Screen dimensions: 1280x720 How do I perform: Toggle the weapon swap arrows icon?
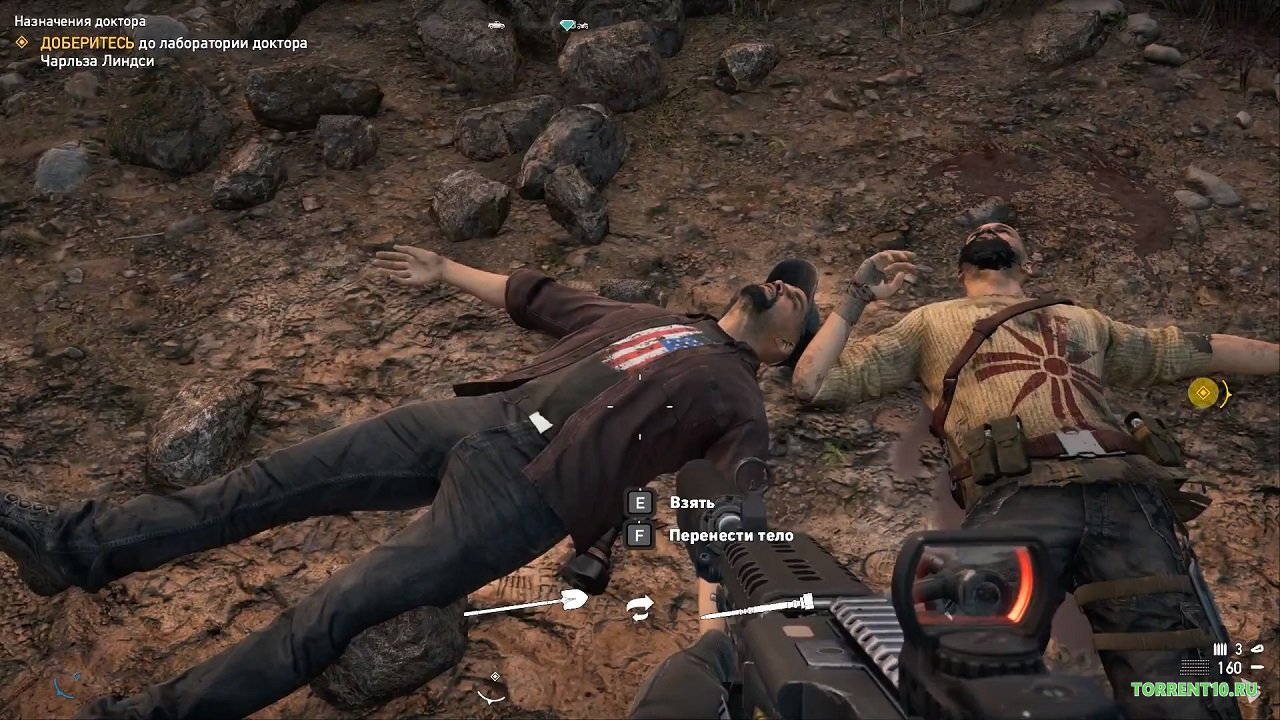pos(641,606)
